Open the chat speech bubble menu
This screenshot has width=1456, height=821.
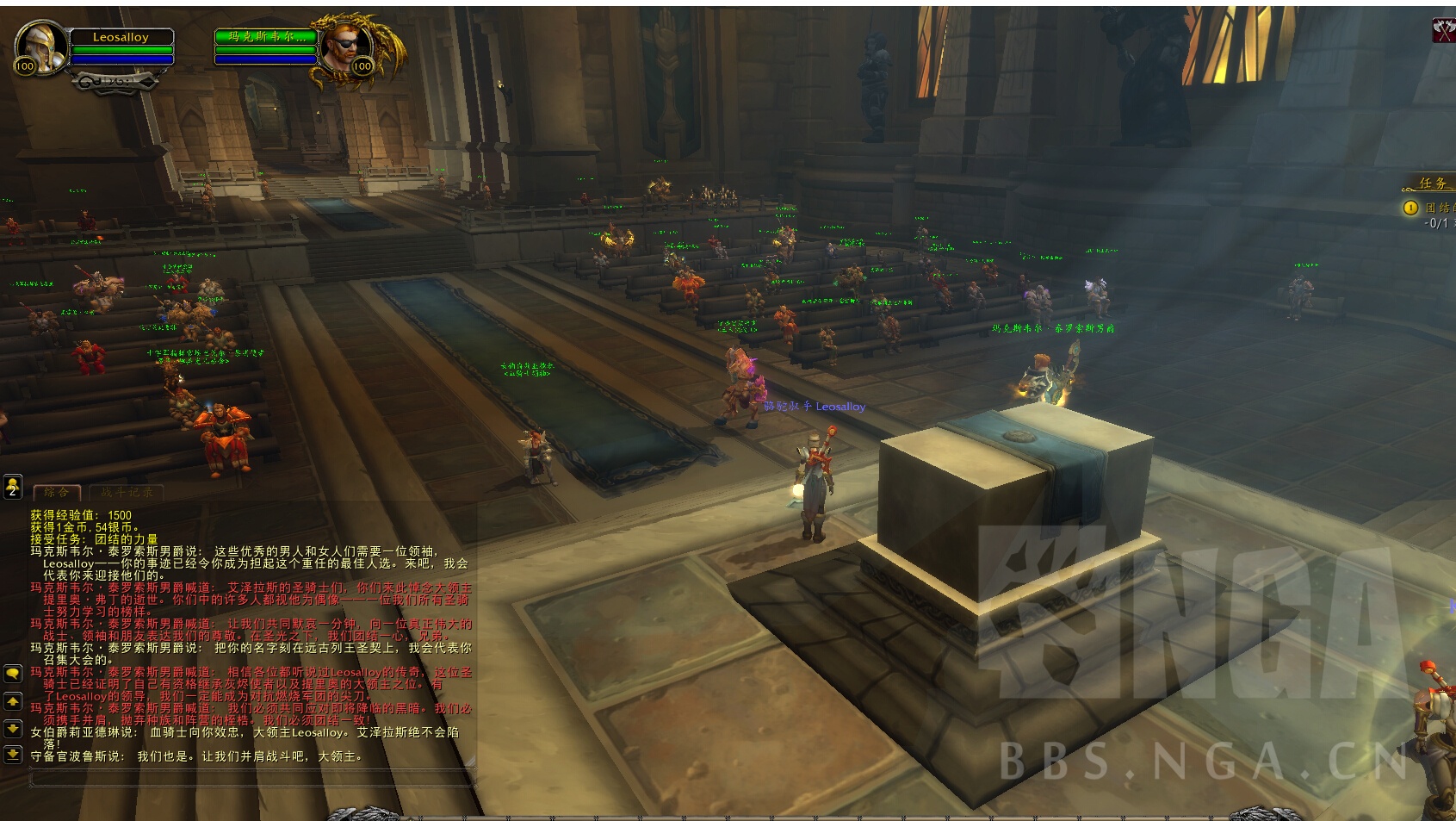(x=12, y=673)
